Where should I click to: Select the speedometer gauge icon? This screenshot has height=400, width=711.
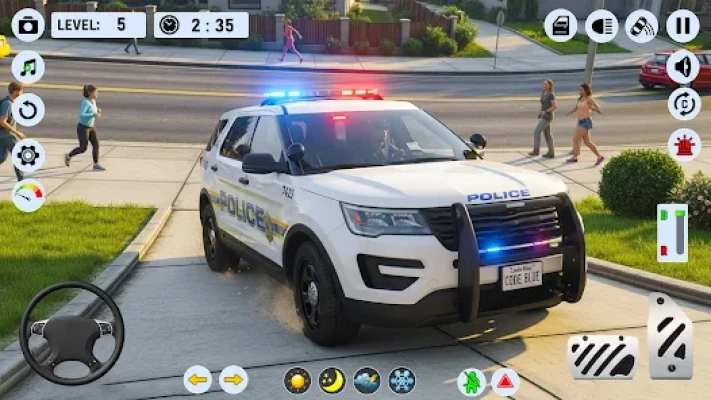click(x=28, y=195)
